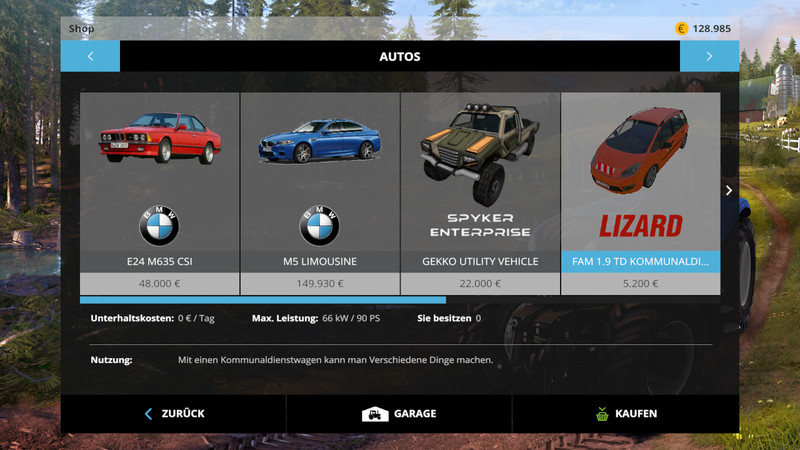Show more vehicles with the right arrow
The image size is (800, 450).
729,190
